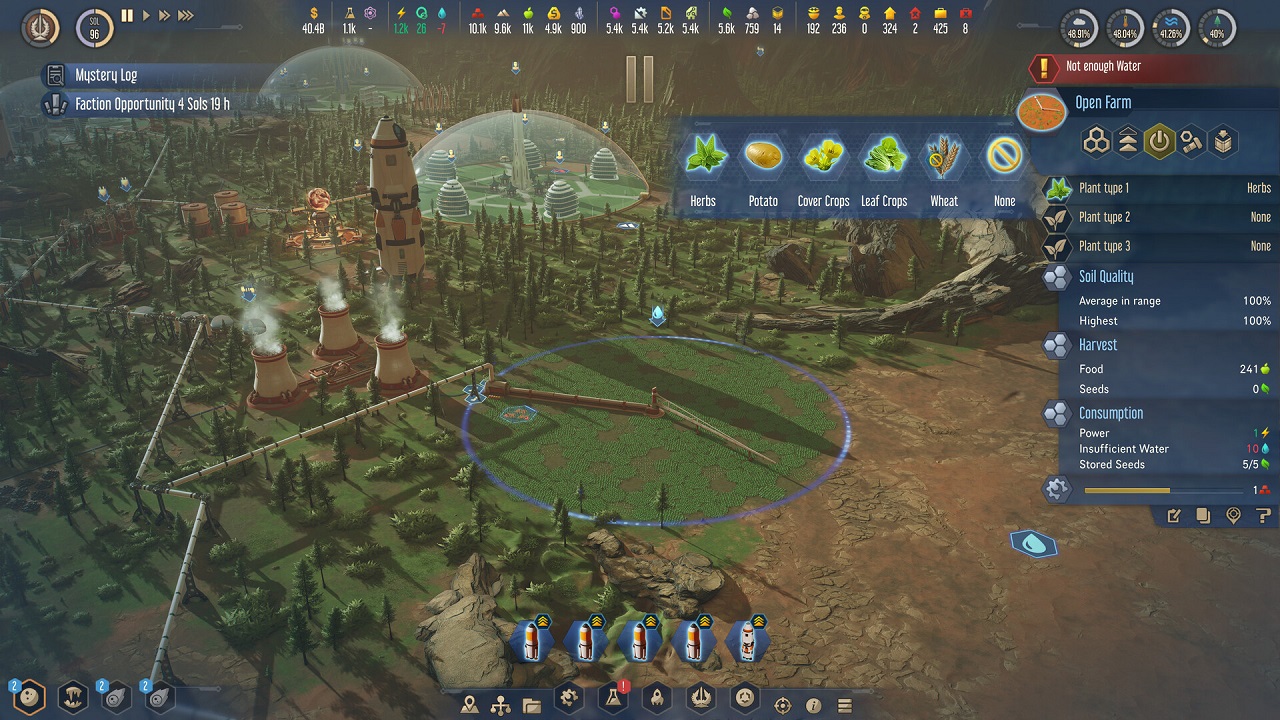1280x720 pixels.
Task: Open the Research menu with the alert flask icon
Action: tap(612, 698)
